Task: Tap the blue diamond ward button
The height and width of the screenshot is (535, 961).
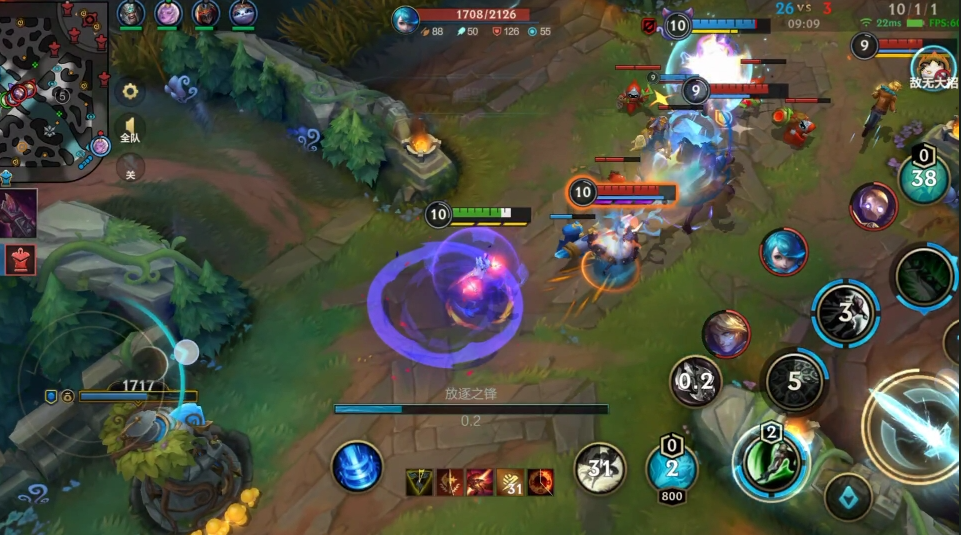Action: 848,497
